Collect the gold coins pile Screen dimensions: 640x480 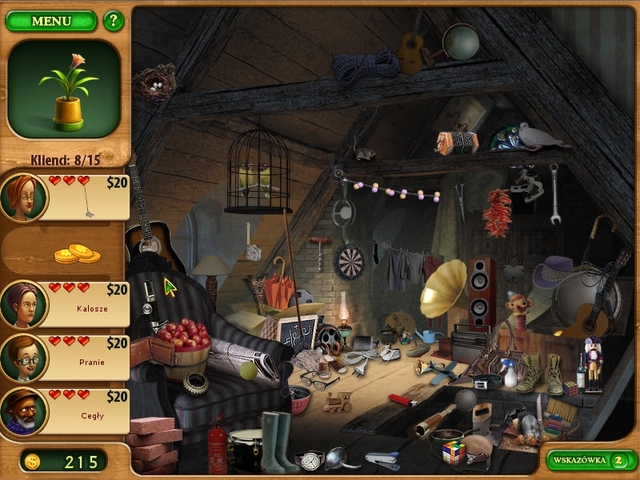[76, 254]
